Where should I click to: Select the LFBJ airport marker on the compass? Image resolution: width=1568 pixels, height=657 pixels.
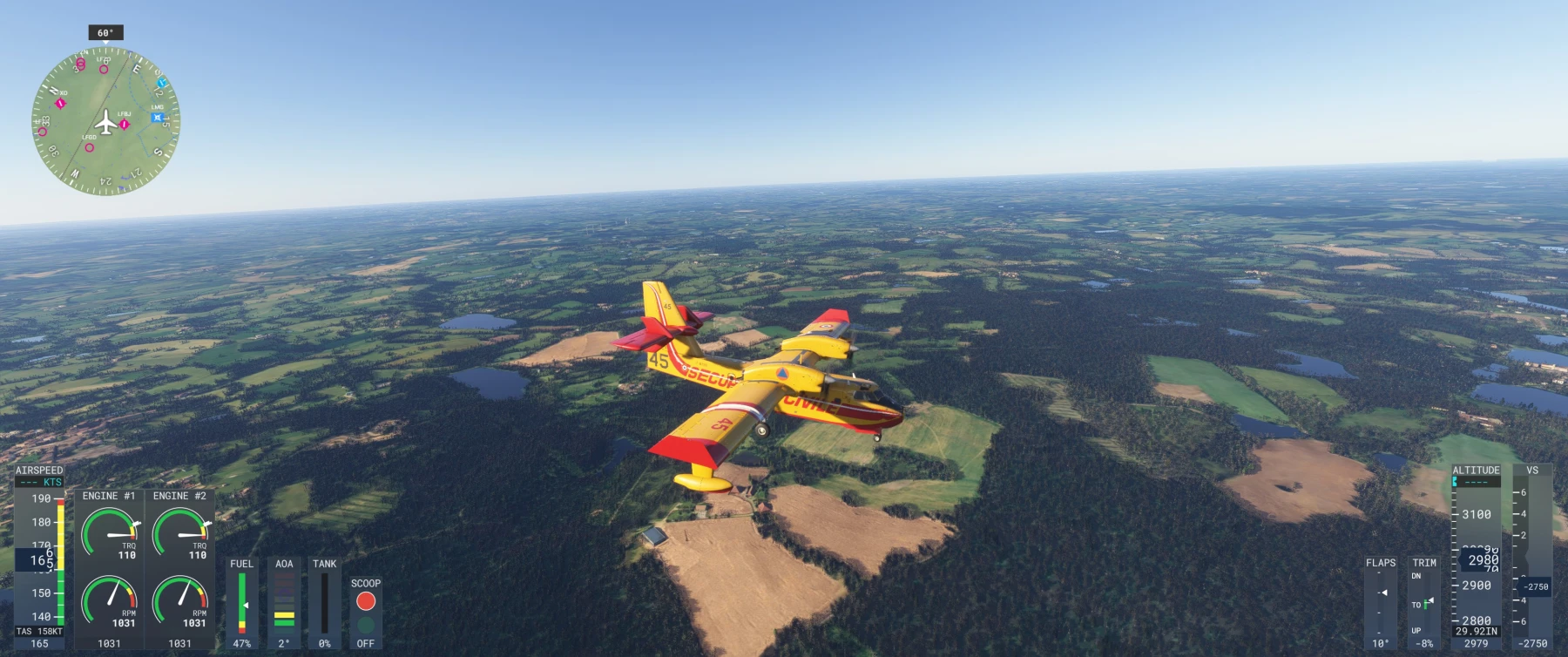(x=124, y=124)
